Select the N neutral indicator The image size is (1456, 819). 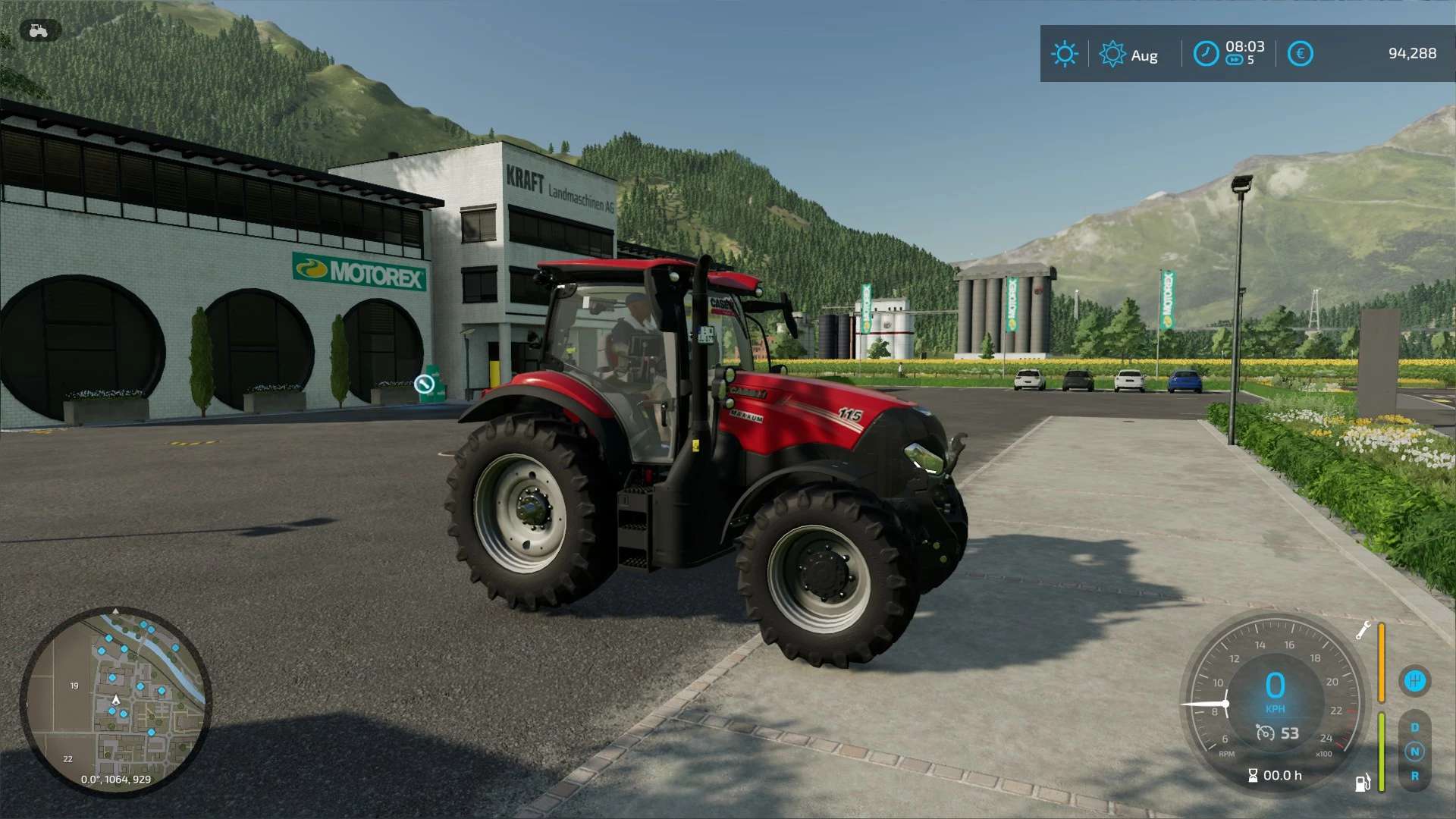click(x=1414, y=752)
